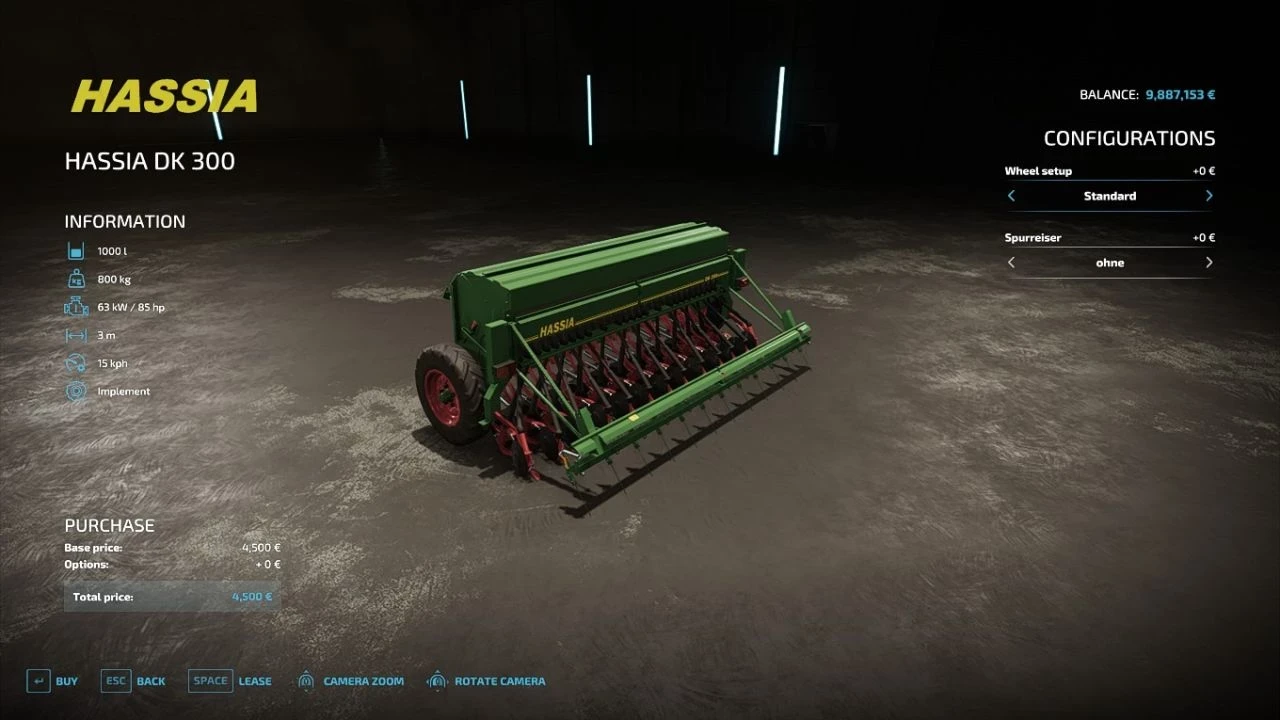1280x720 pixels.
Task: Cycle the Spurreiser option forward
Action: coord(1209,262)
